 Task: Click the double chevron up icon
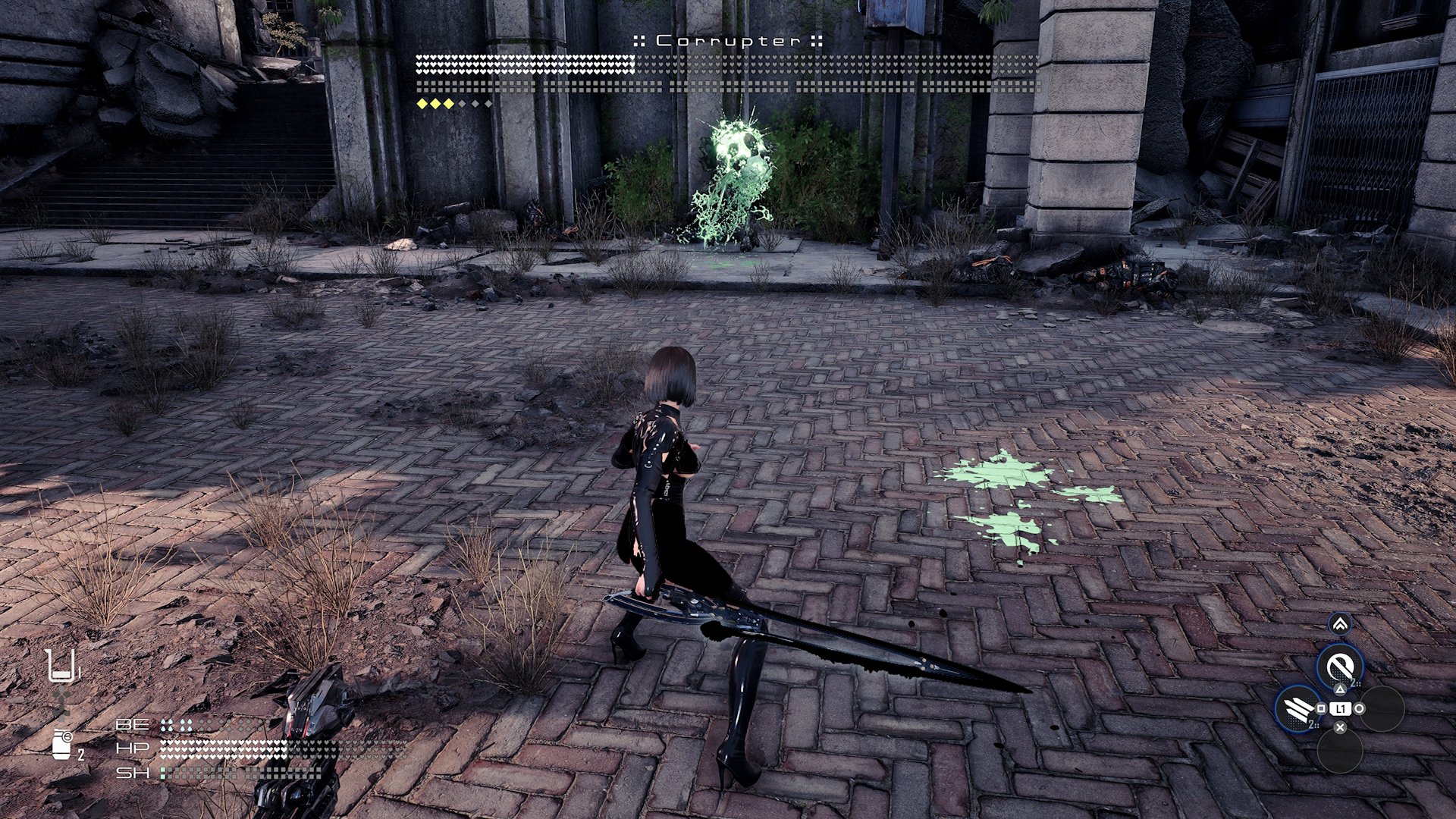pyautogui.click(x=1340, y=625)
